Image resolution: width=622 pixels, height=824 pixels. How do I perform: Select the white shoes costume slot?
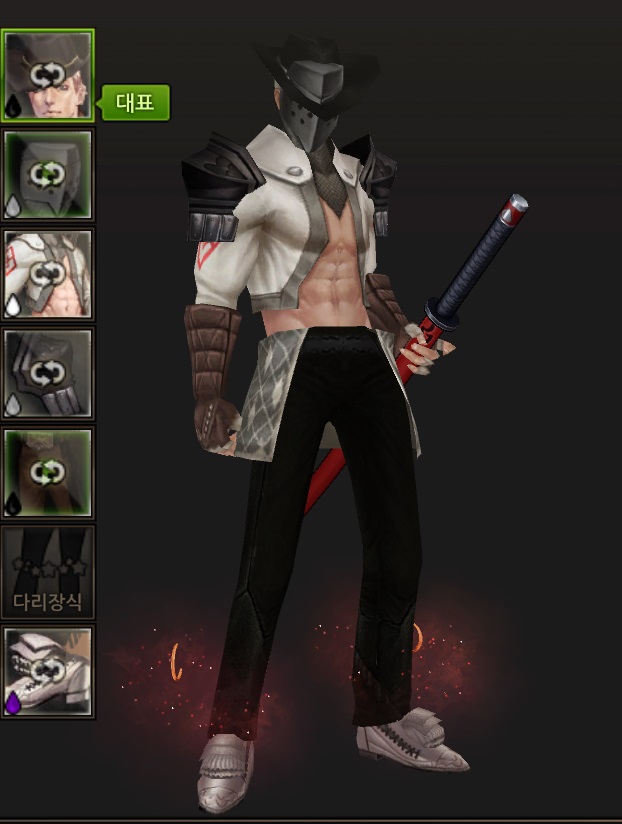pyautogui.click(x=47, y=671)
